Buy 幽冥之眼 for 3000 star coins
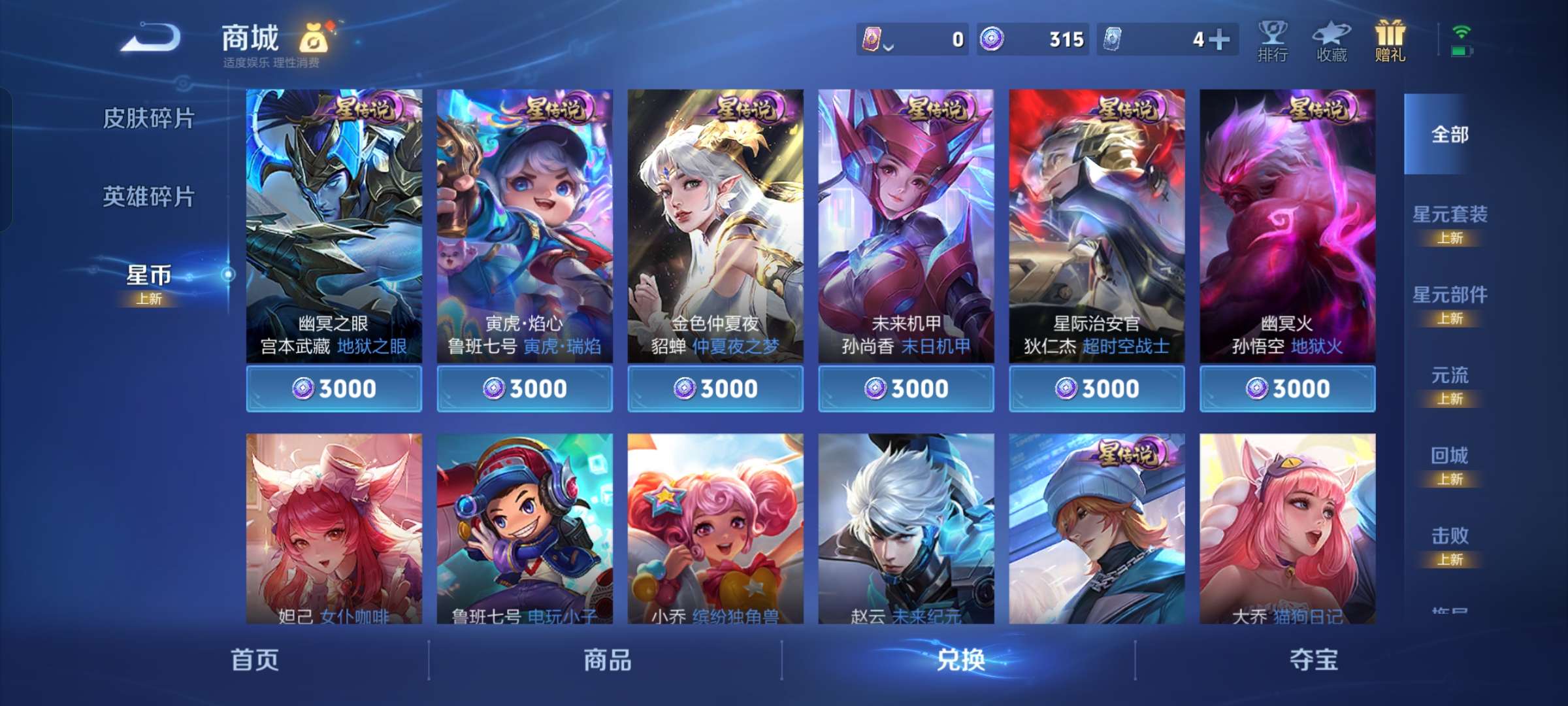1568x706 pixels. pos(335,388)
